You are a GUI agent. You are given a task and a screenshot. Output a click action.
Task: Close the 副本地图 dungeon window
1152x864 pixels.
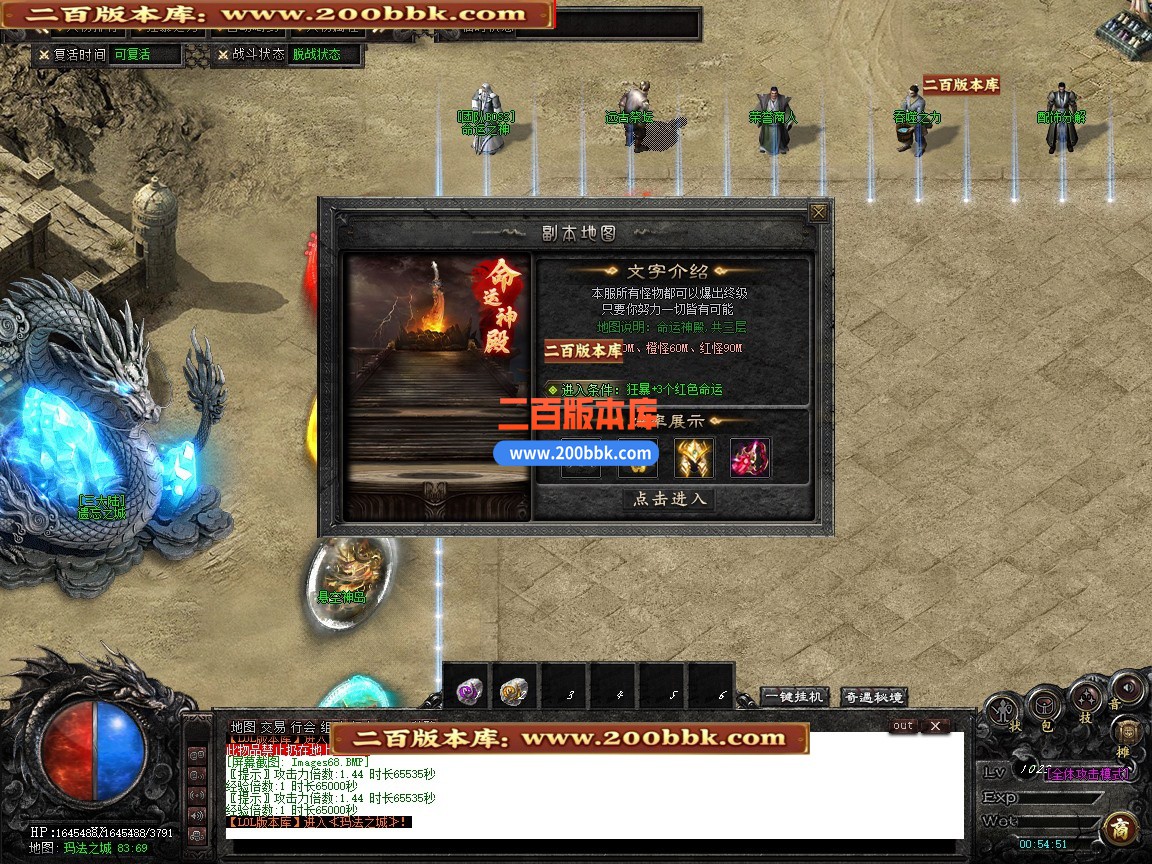tap(818, 212)
